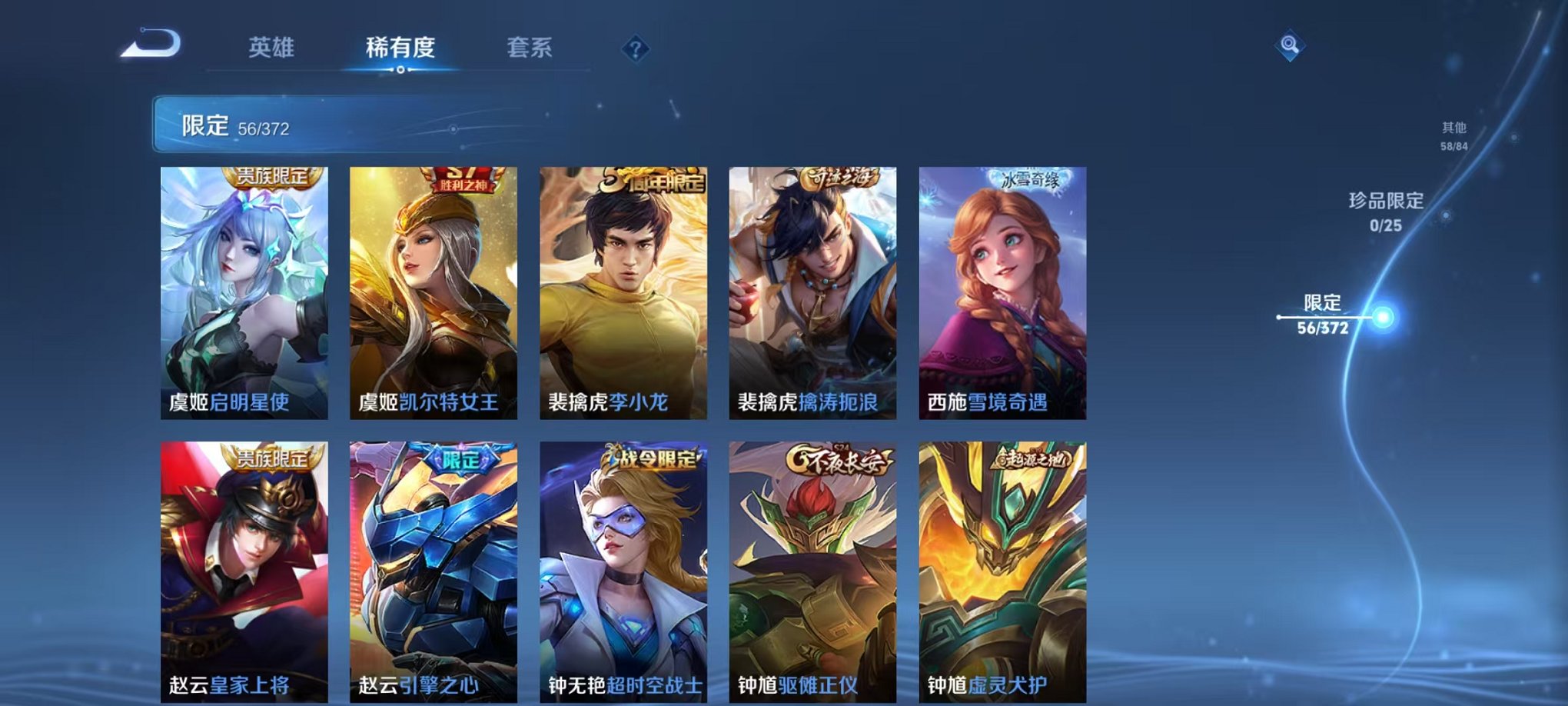Click the search icon in top-right corner
The image size is (1568, 706).
pyautogui.click(x=1291, y=44)
